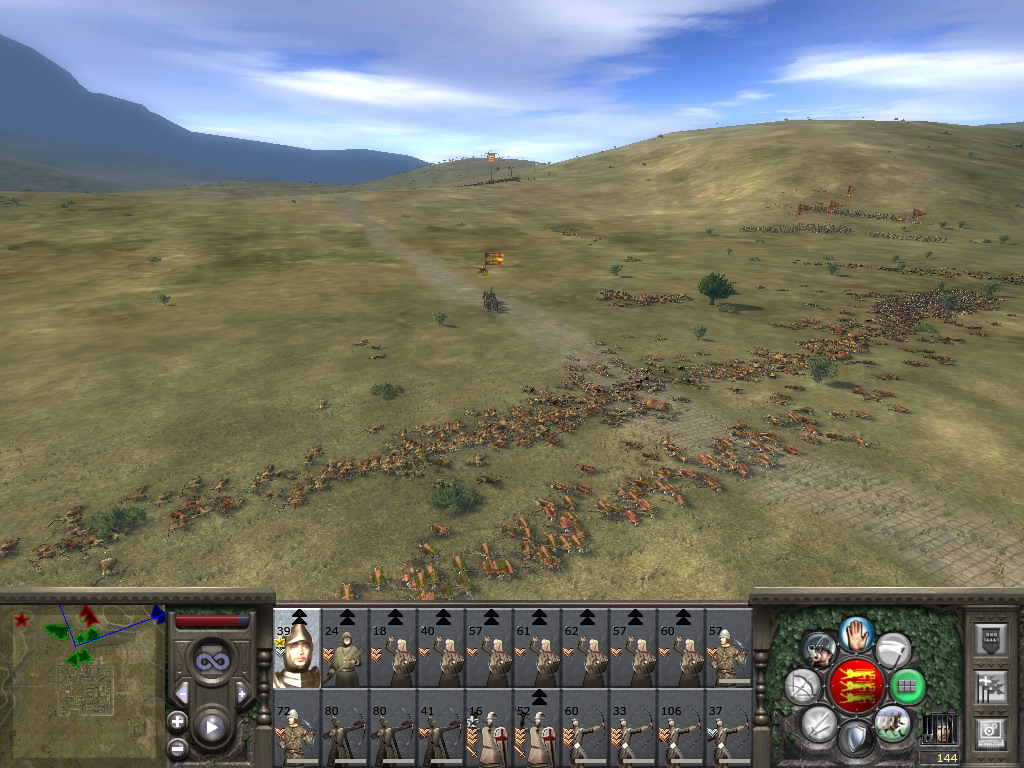Click the play speed button
Image resolution: width=1024 pixels, height=768 pixels.
[211, 726]
